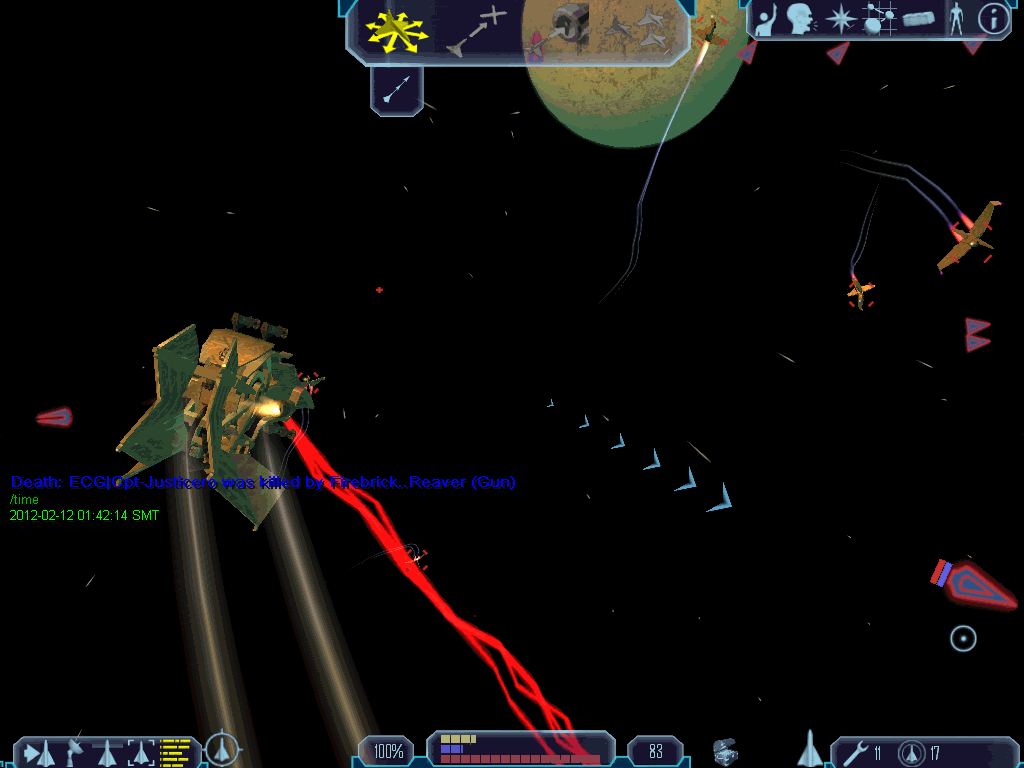Open the sector map grid icon
This screenshot has width=1024, height=768.
[x=878, y=19]
